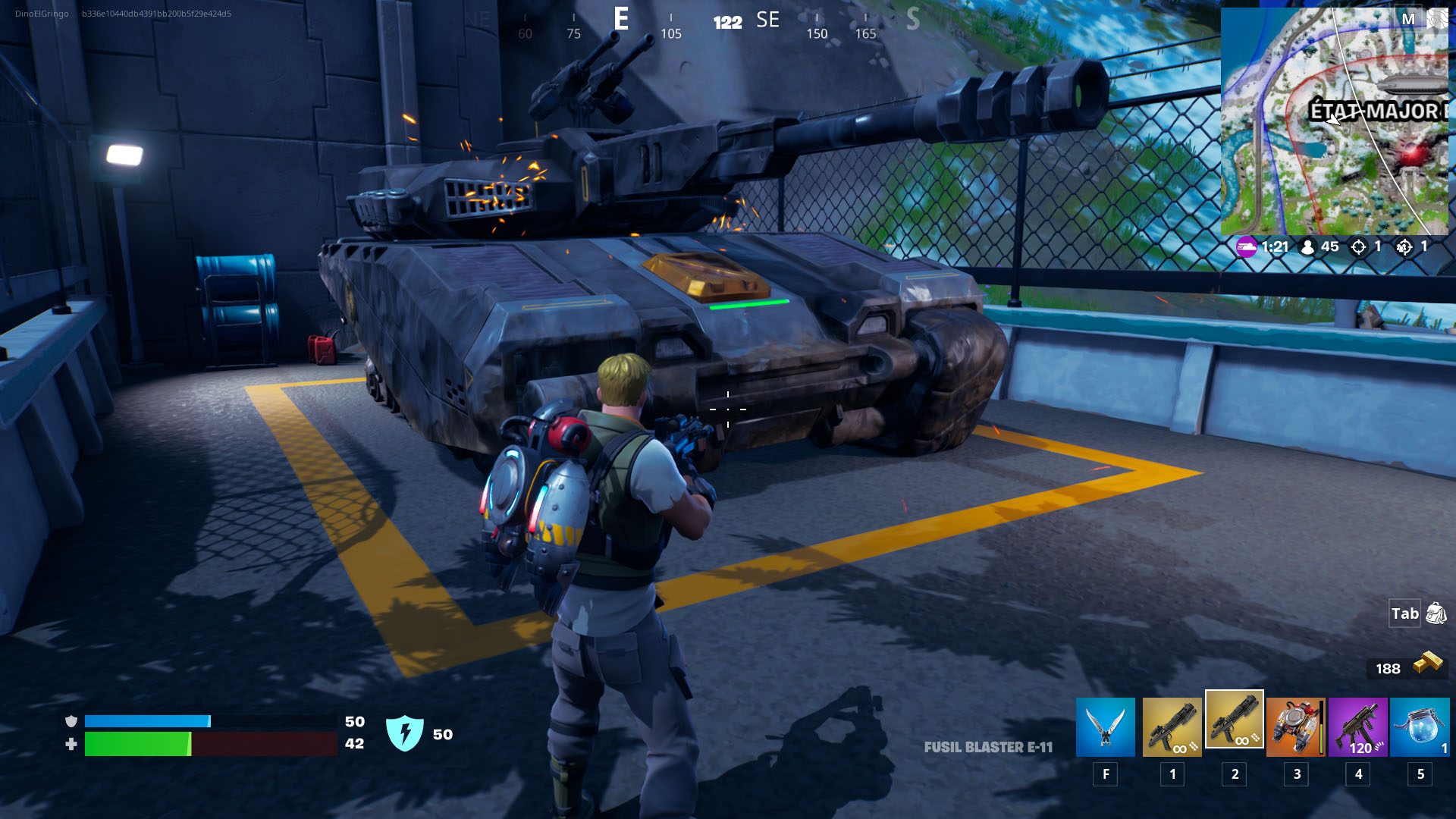Click the ÉTAT-MAJOR label on the minimap
Image resolution: width=1456 pixels, height=819 pixels.
[1369, 111]
